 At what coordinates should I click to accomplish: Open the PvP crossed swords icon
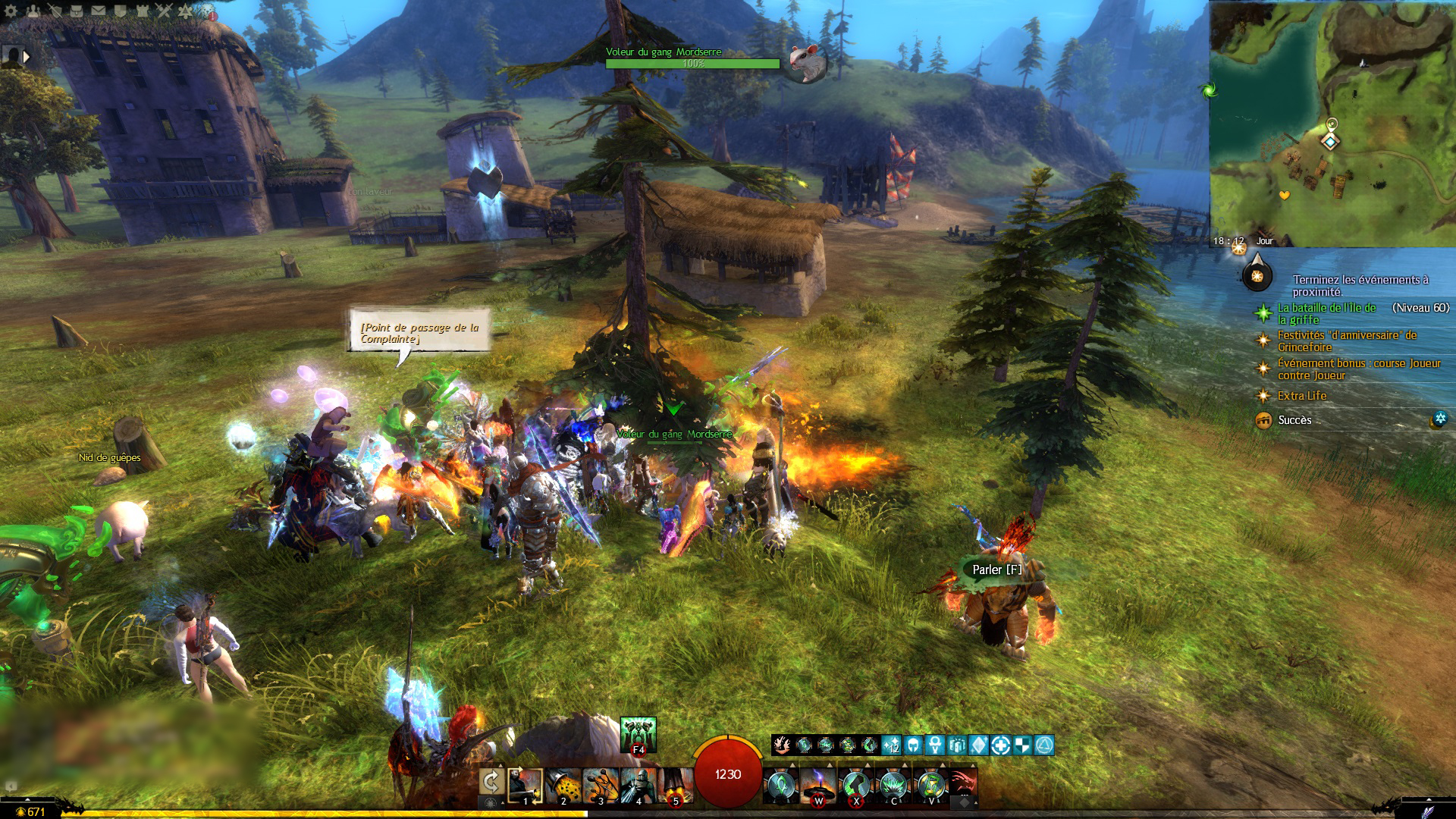(165, 11)
